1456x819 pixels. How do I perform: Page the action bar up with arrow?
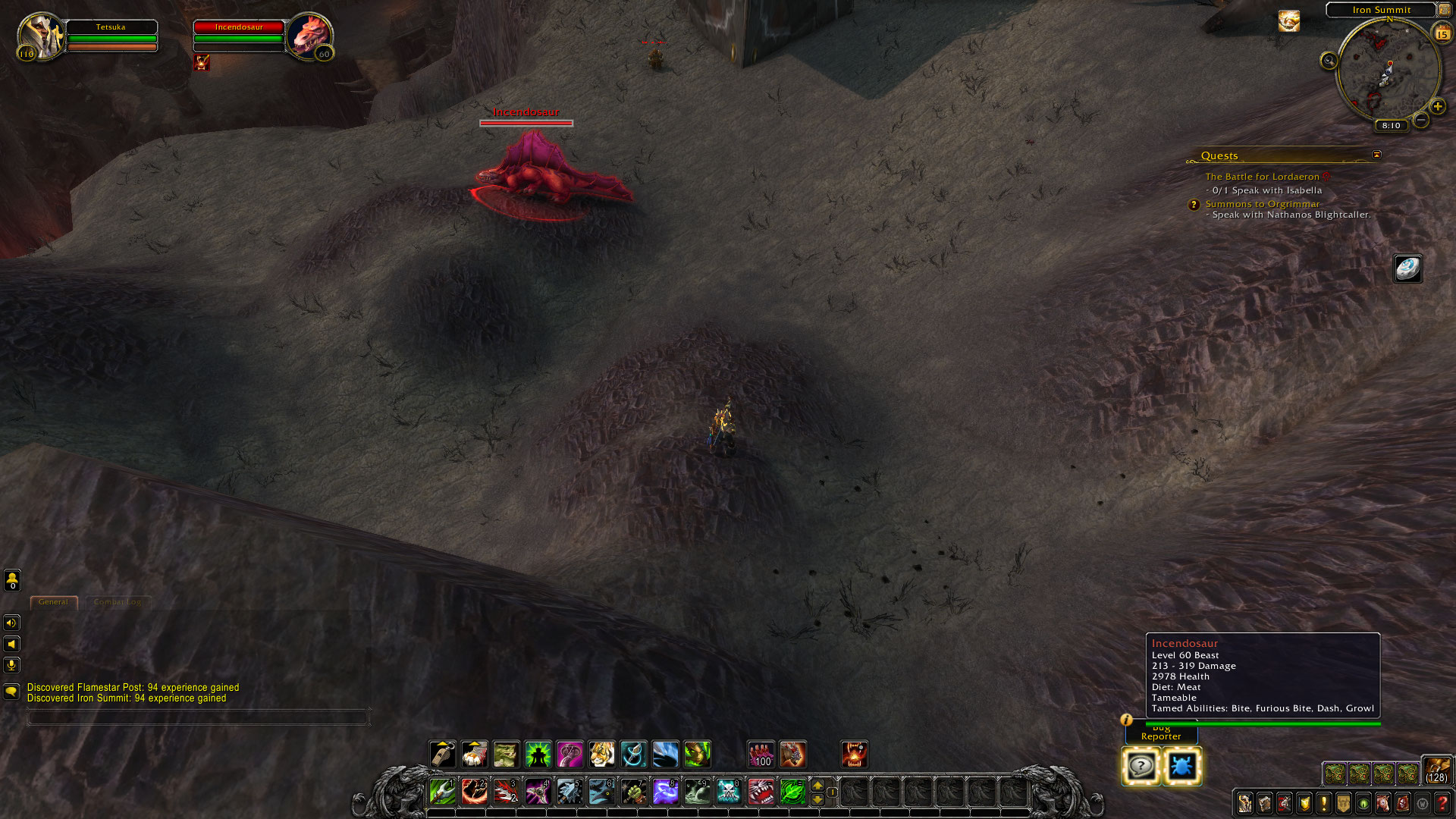[817, 785]
